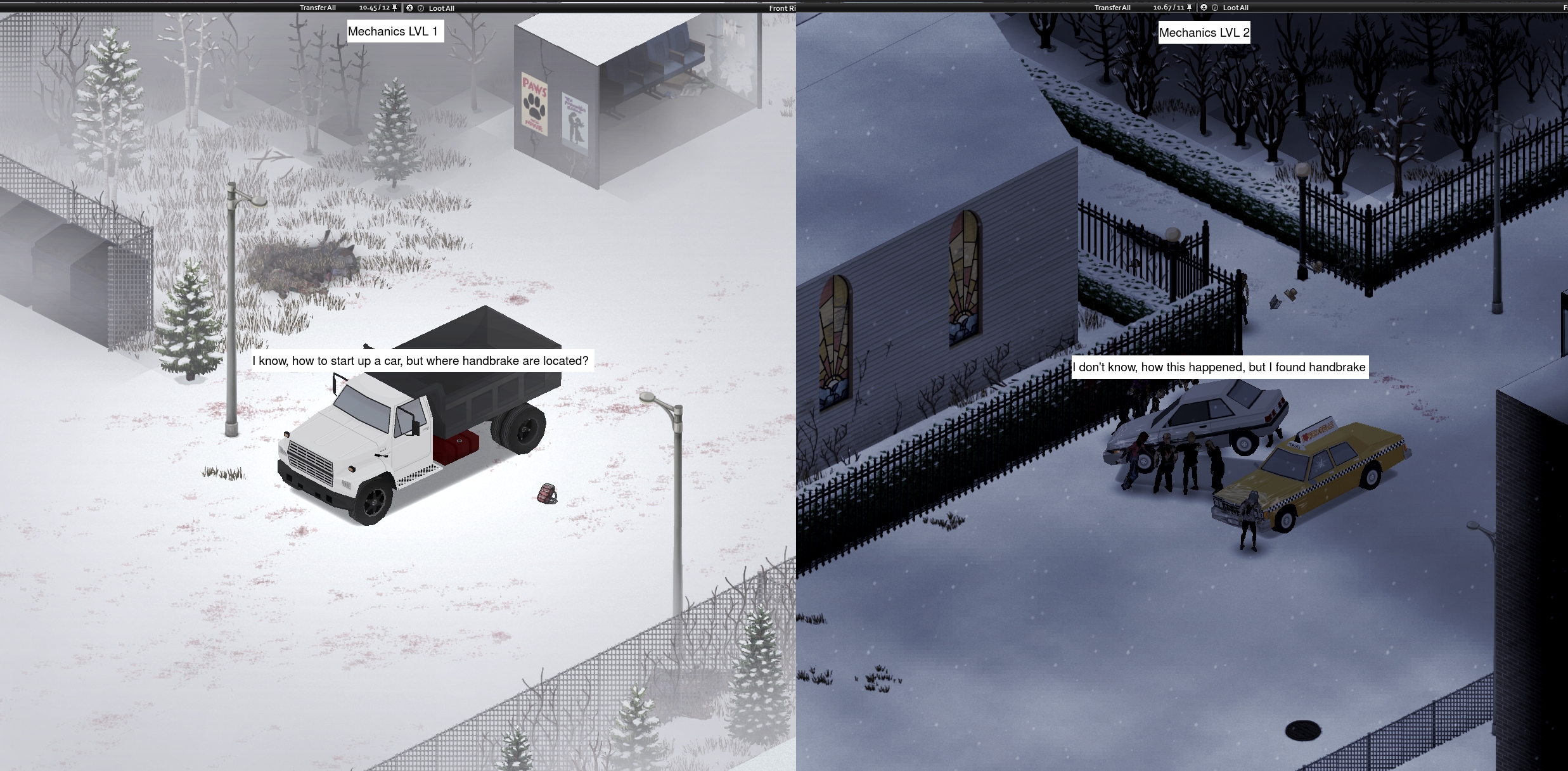
Task: Click the weight capacity indicator showing 10.45/12
Action: point(374,8)
